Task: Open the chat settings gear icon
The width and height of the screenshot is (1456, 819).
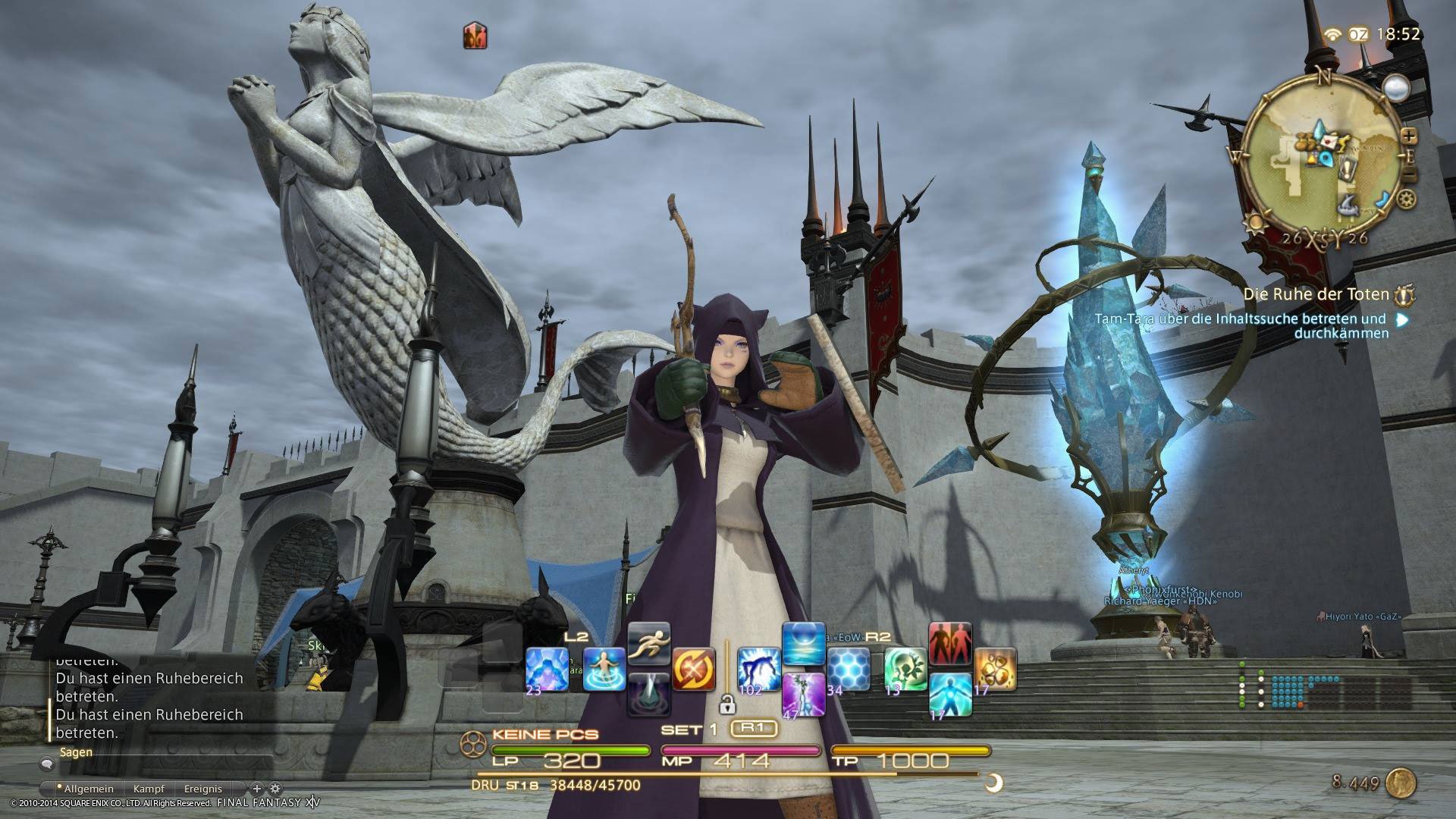Action: coord(275,788)
